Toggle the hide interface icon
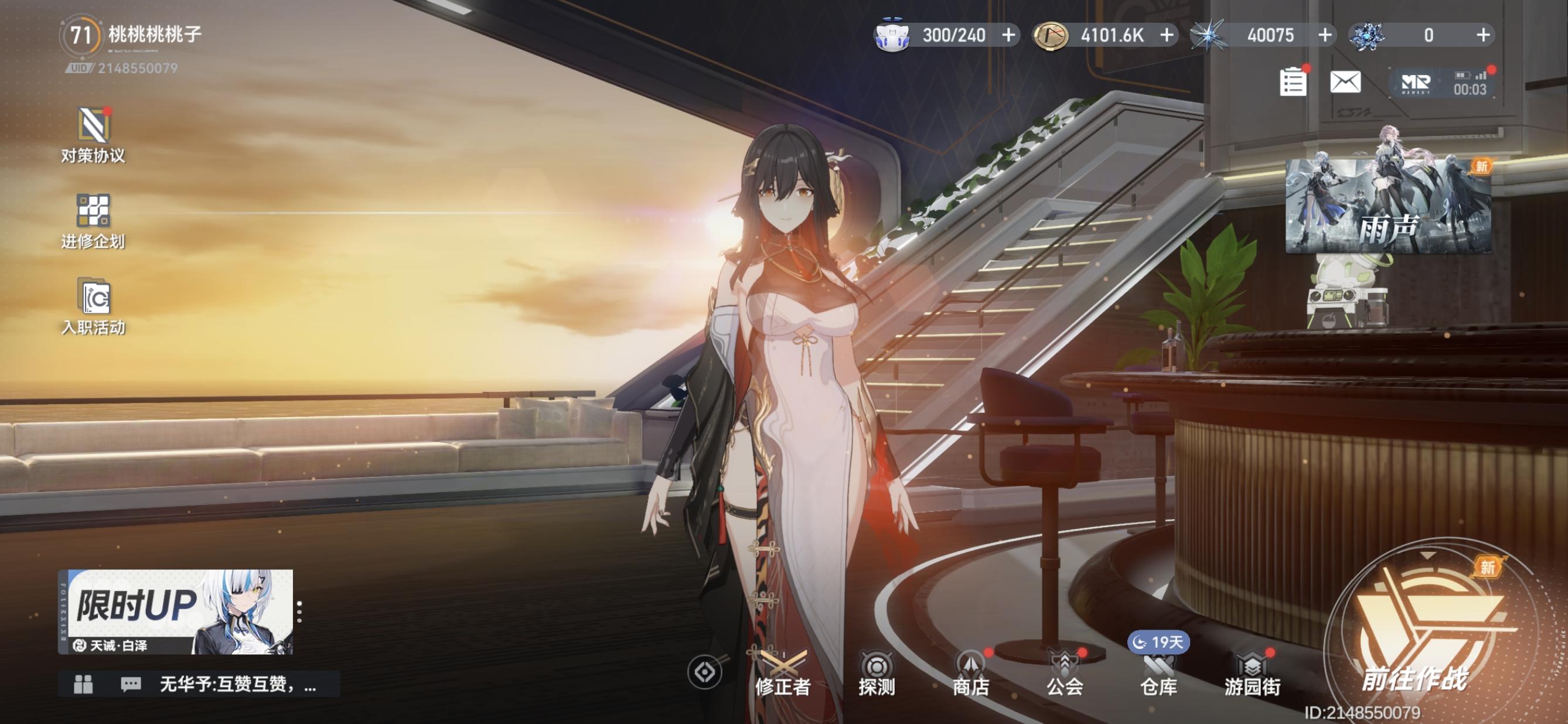The image size is (1568, 724). [704, 673]
